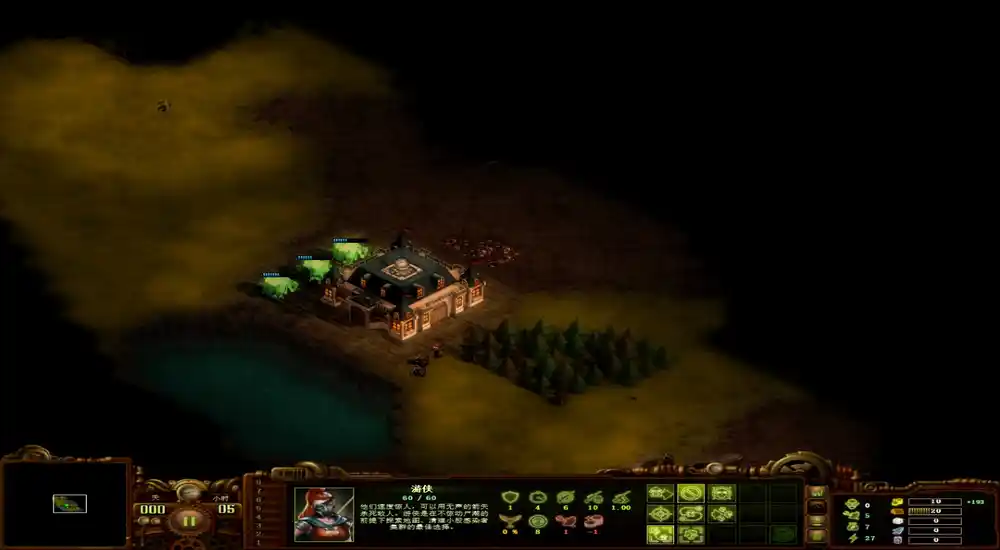Pause the game with the round pause button

(187, 520)
